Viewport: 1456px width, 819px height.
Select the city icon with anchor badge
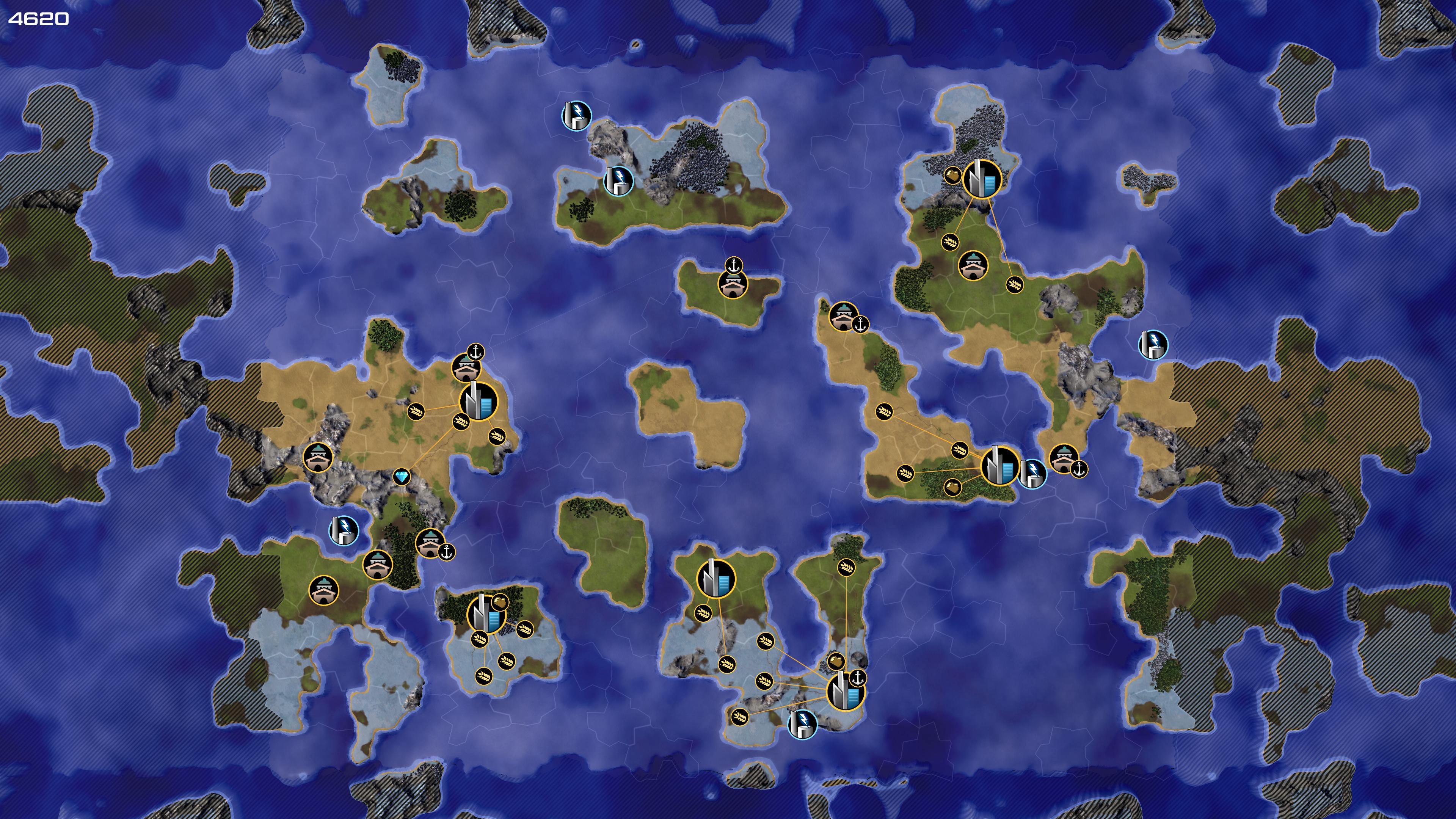click(845, 691)
